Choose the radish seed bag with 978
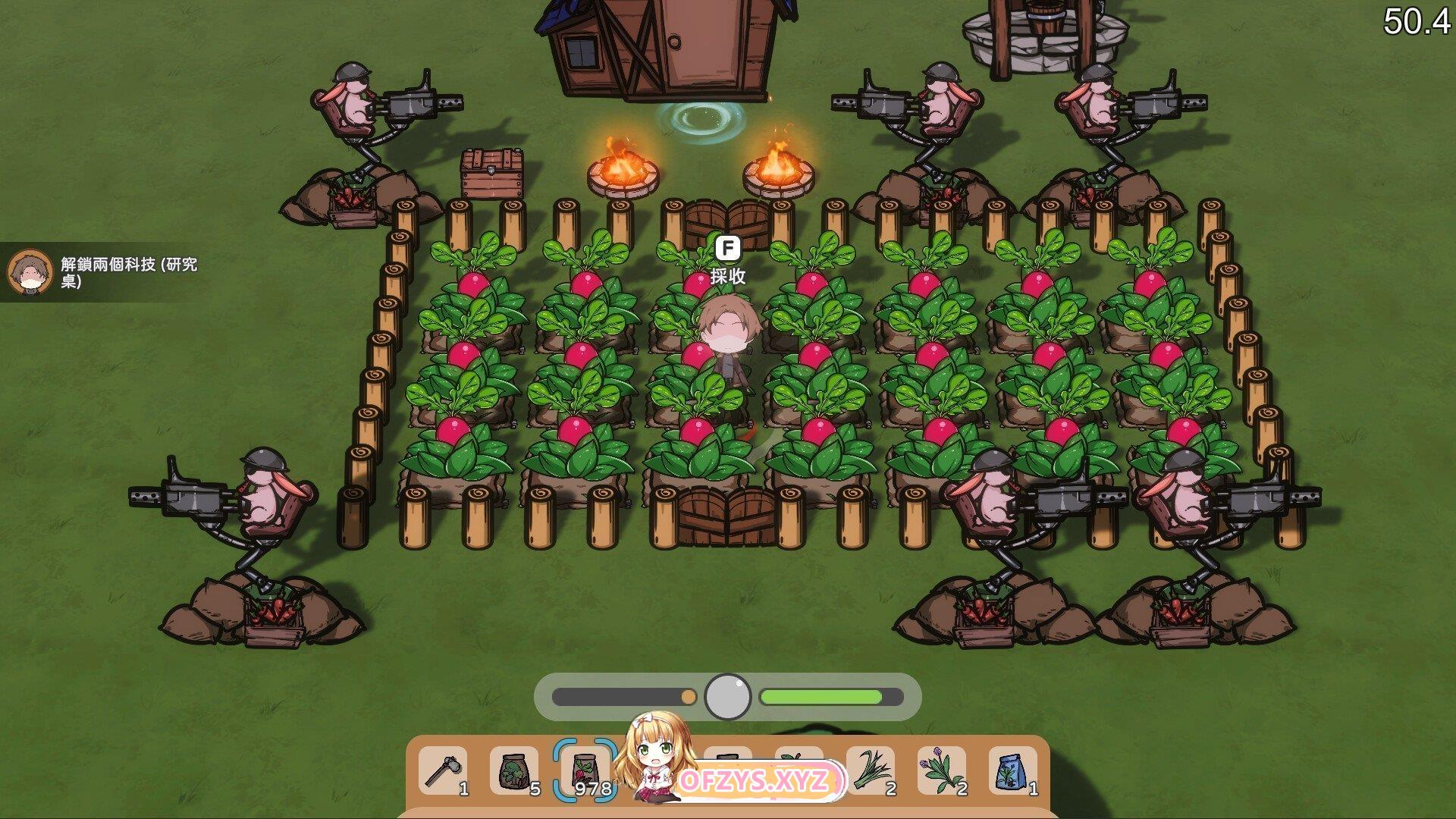 [584, 771]
